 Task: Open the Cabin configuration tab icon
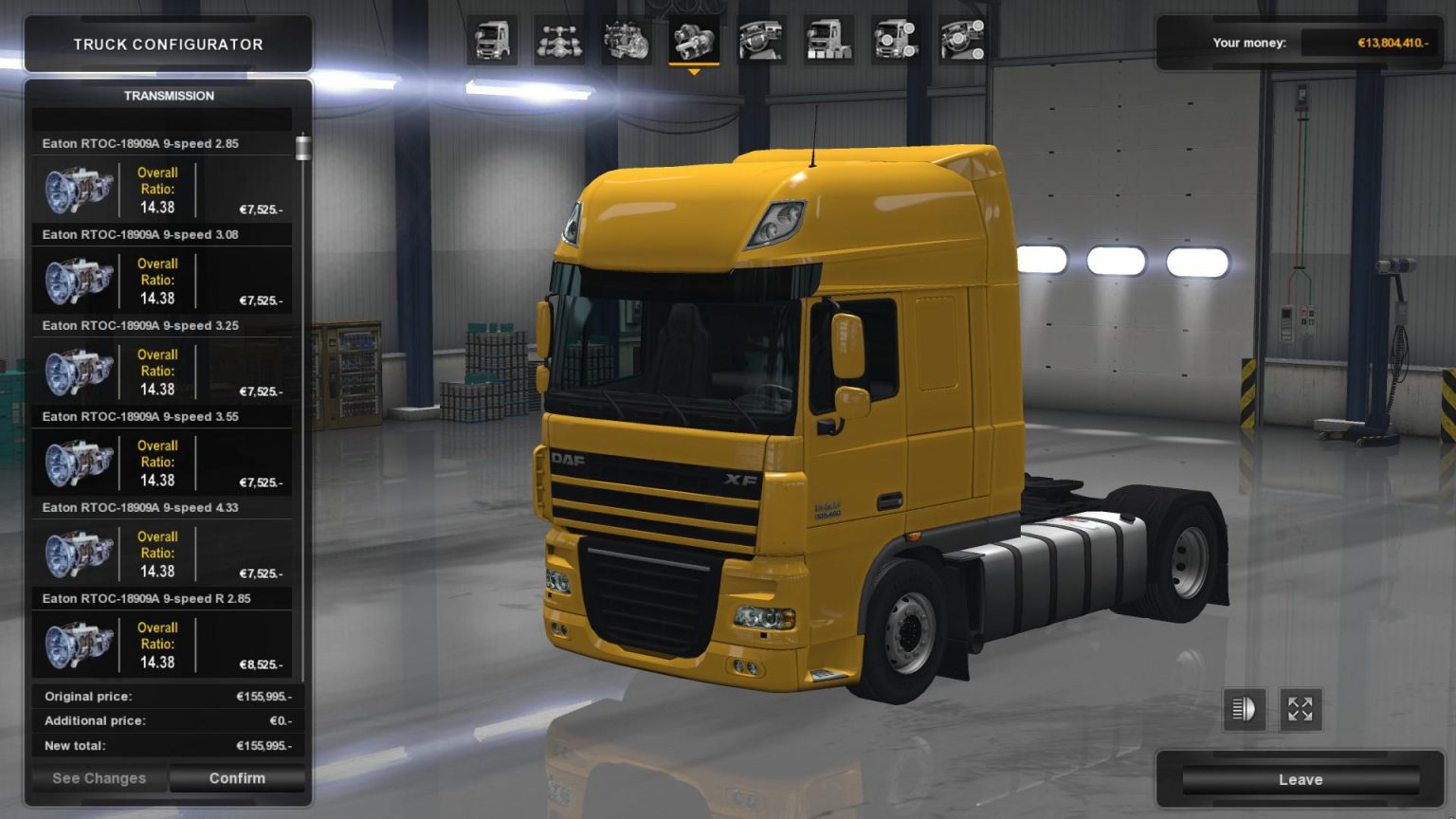pos(494,42)
